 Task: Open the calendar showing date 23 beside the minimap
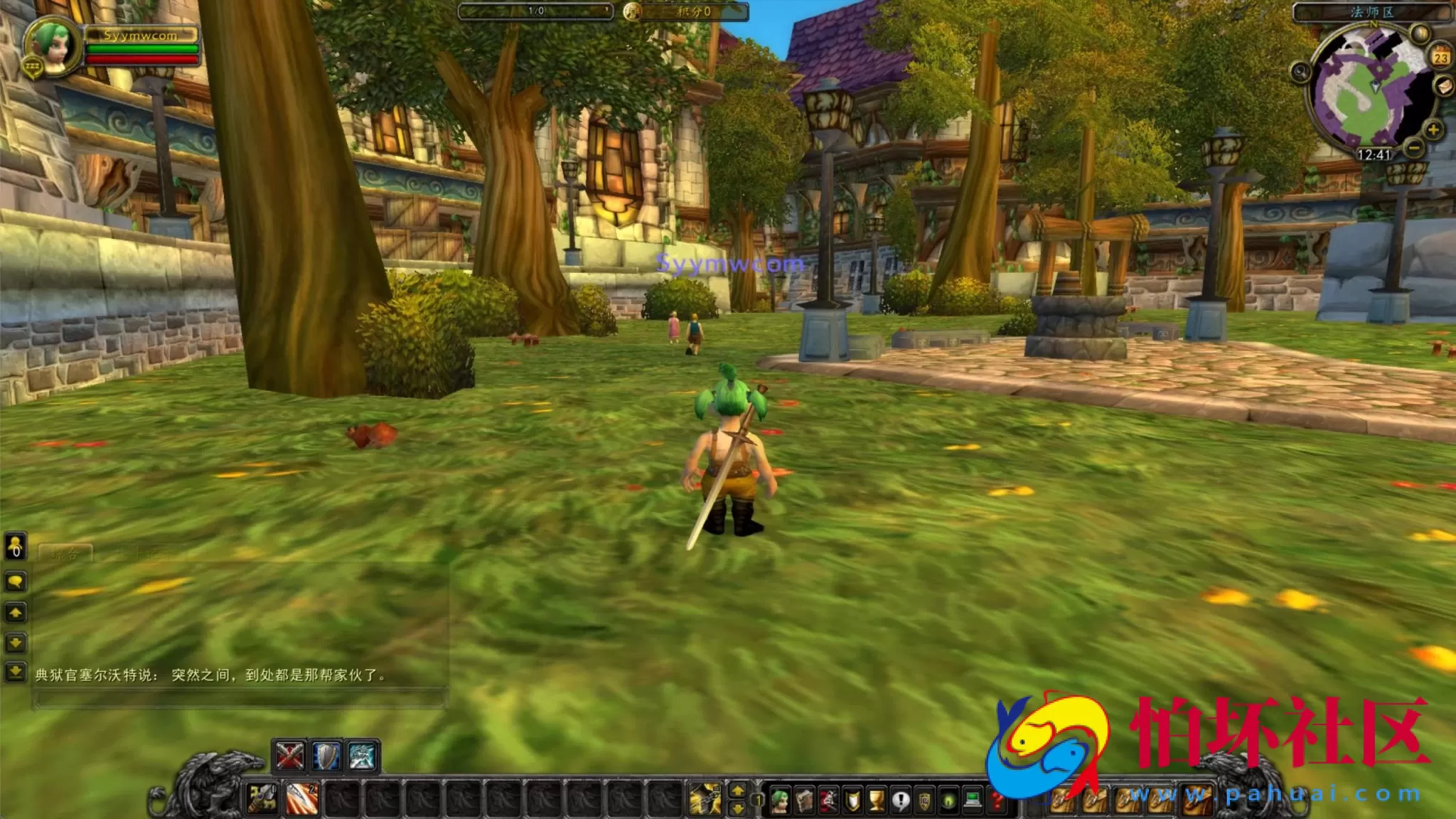(1442, 57)
